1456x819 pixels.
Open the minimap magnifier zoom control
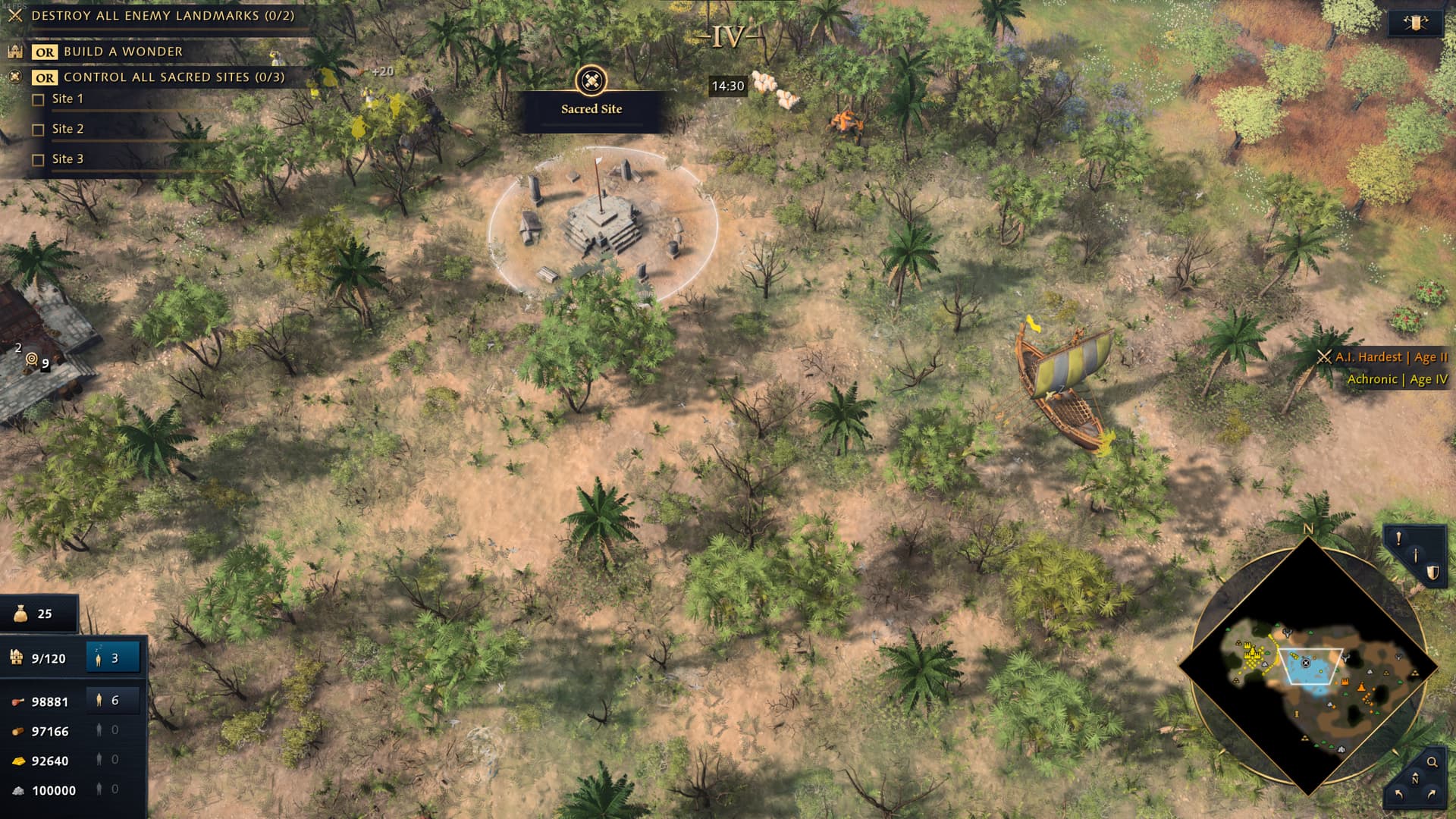pos(1432,762)
